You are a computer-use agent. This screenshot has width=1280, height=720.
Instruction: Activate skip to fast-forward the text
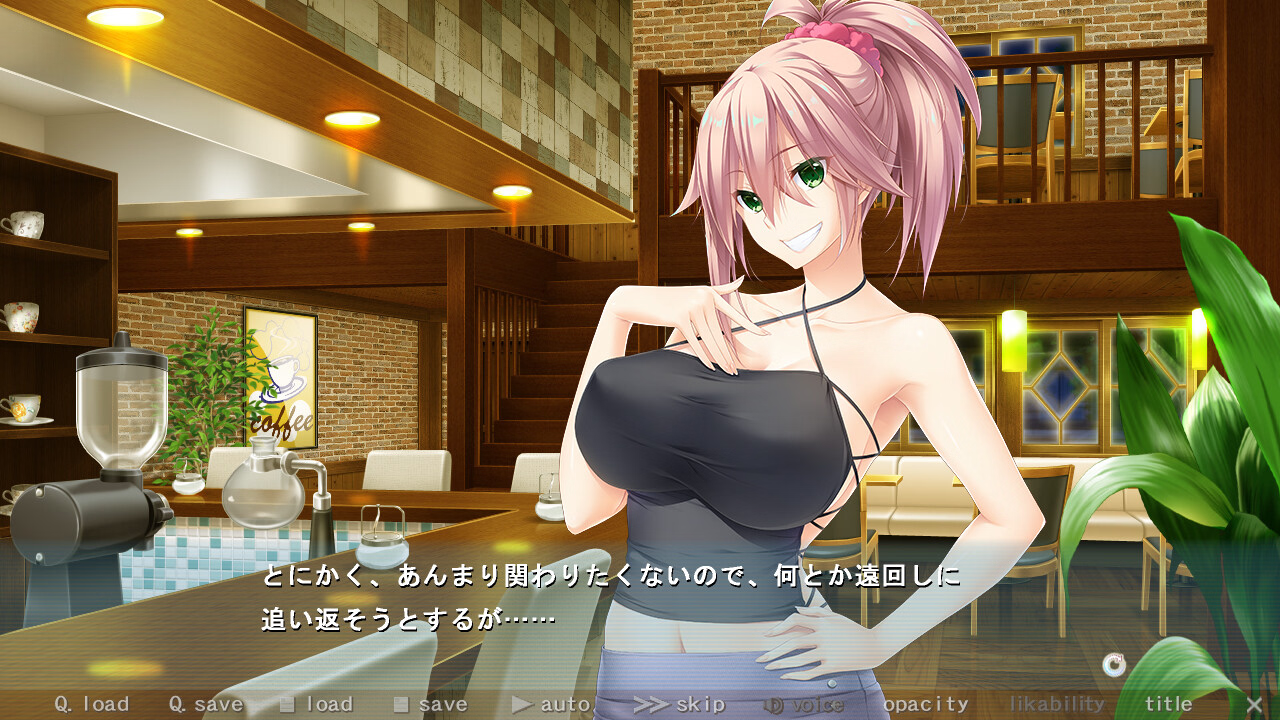680,704
